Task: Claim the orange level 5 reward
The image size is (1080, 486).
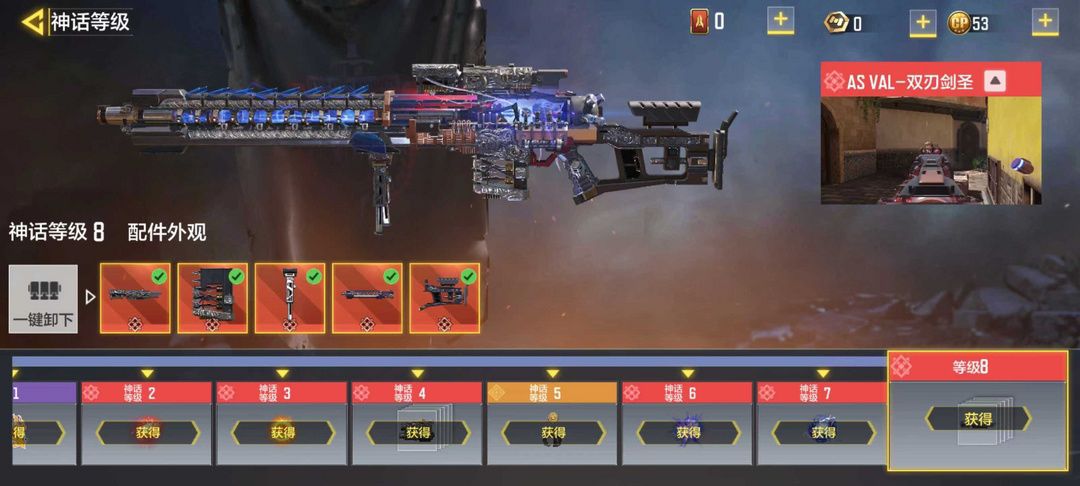Action: [552, 433]
